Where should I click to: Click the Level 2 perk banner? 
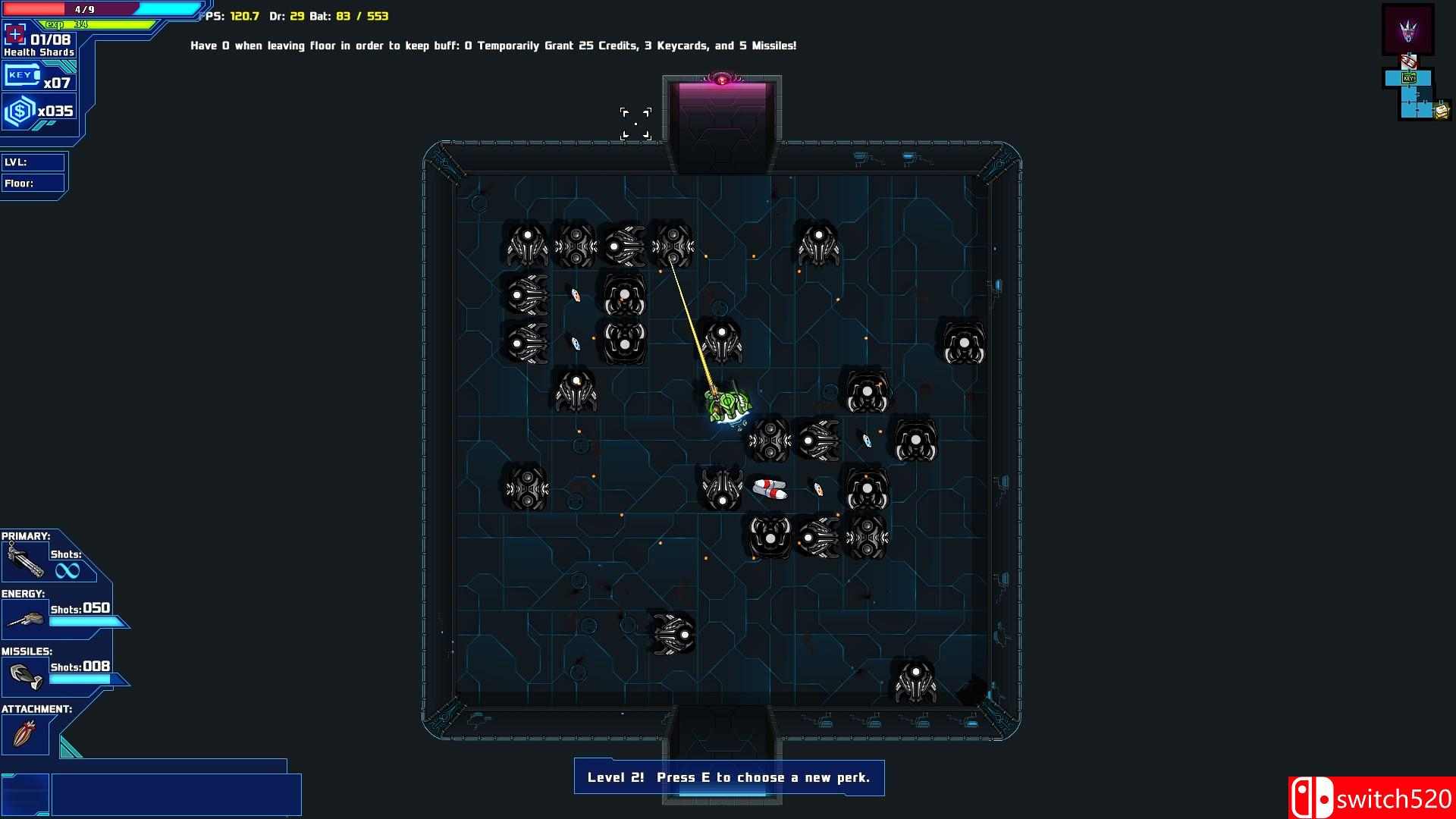pos(728,777)
